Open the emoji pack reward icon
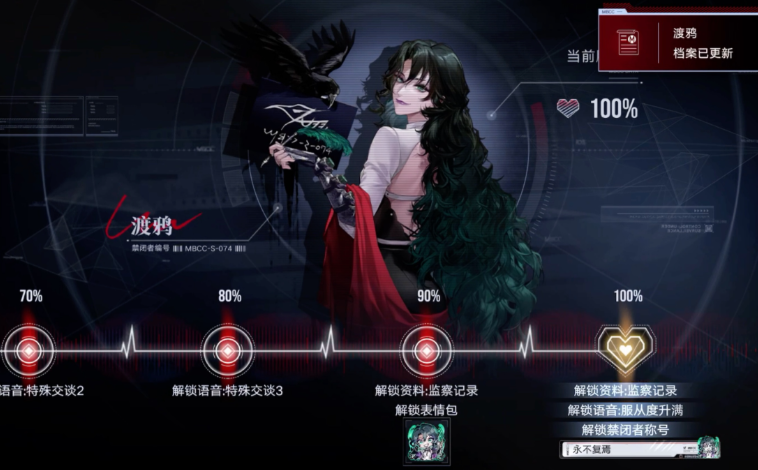The width and height of the screenshot is (758, 470). (427, 441)
